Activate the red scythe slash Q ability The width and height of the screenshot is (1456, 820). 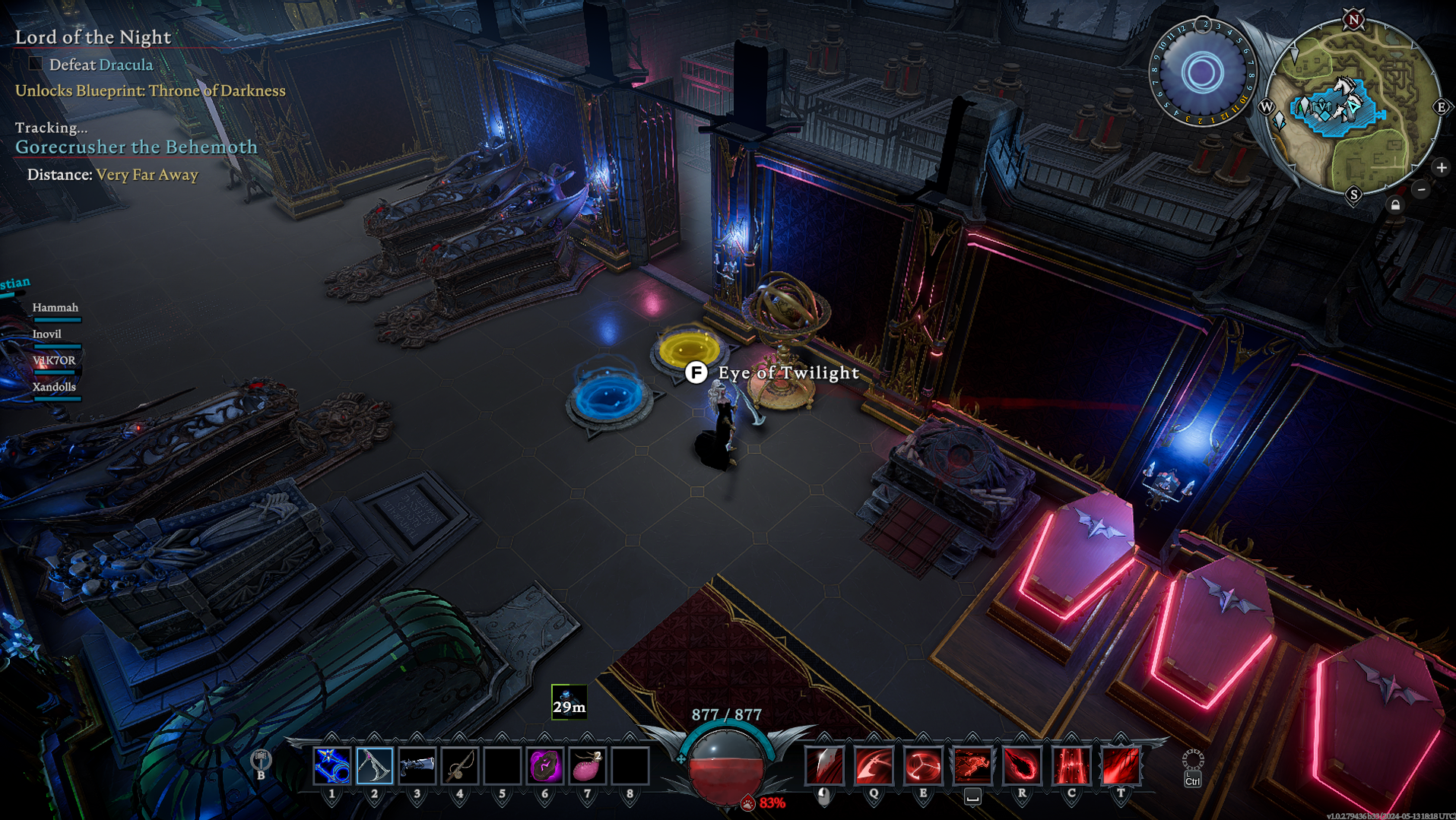click(874, 765)
